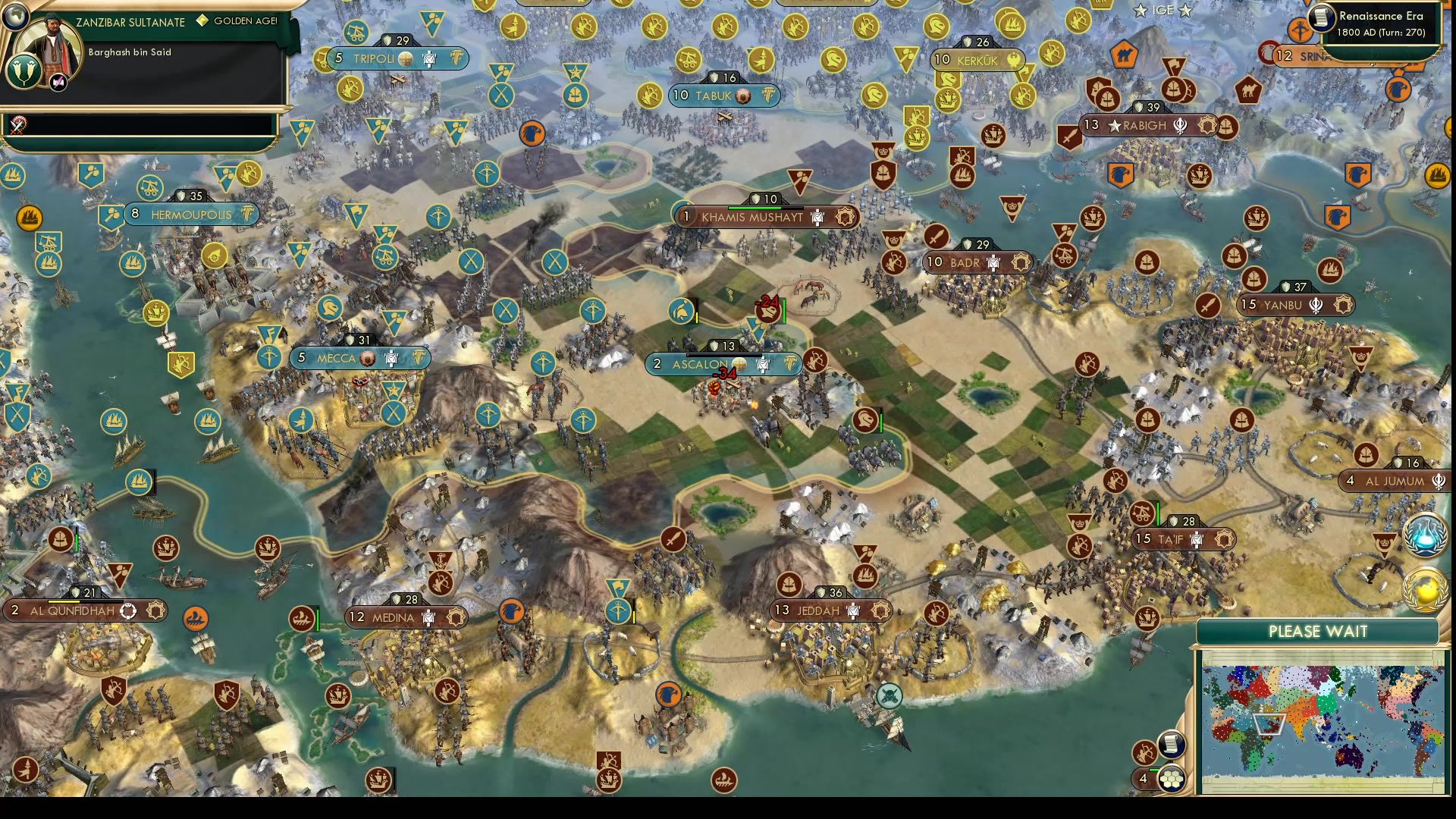This screenshot has width=1456, height=819.
Task: Click the blue science flask notification bubble
Action: (1426, 536)
